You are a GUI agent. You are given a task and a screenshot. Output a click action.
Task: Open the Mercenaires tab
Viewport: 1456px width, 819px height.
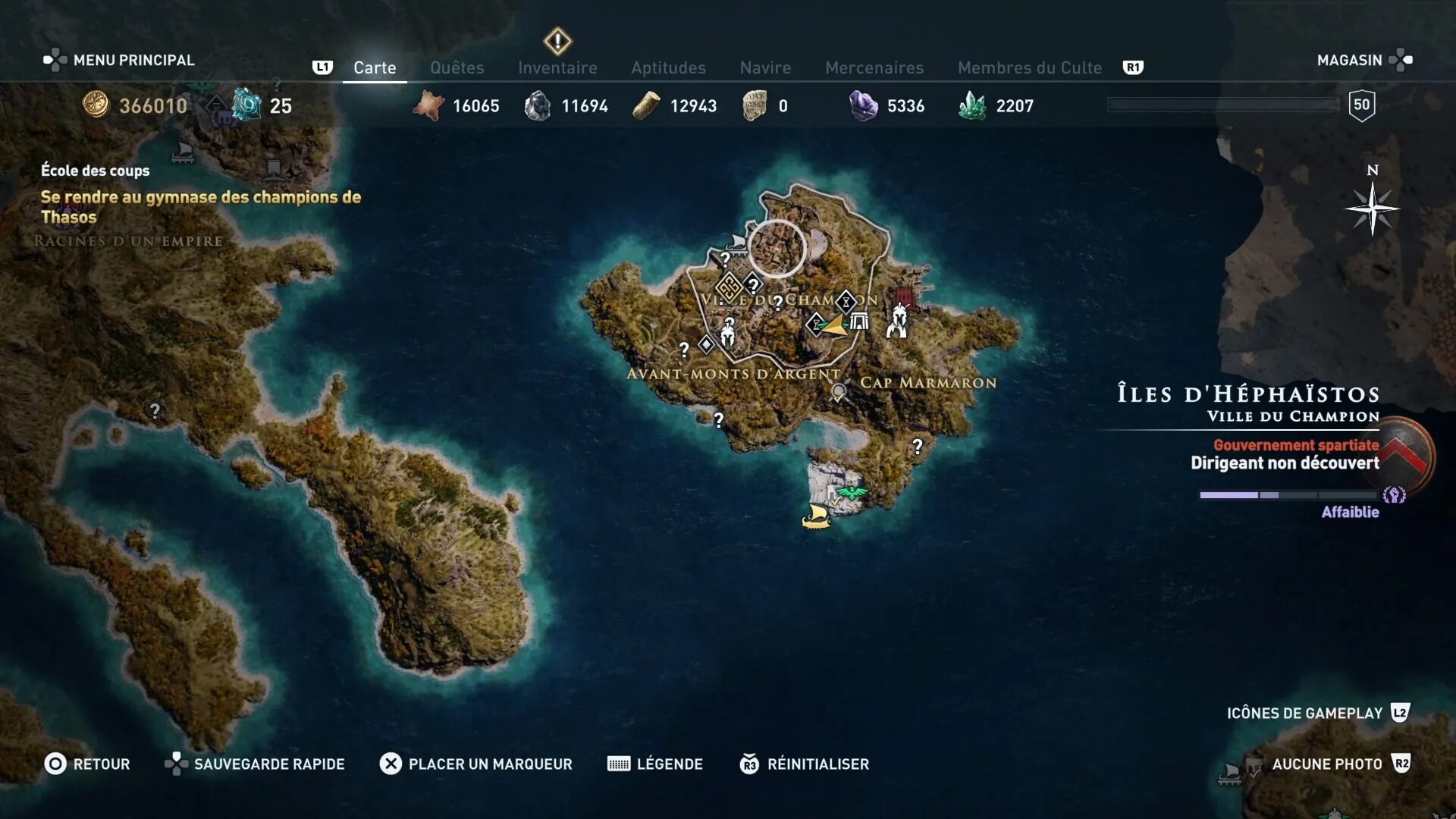[x=874, y=67]
